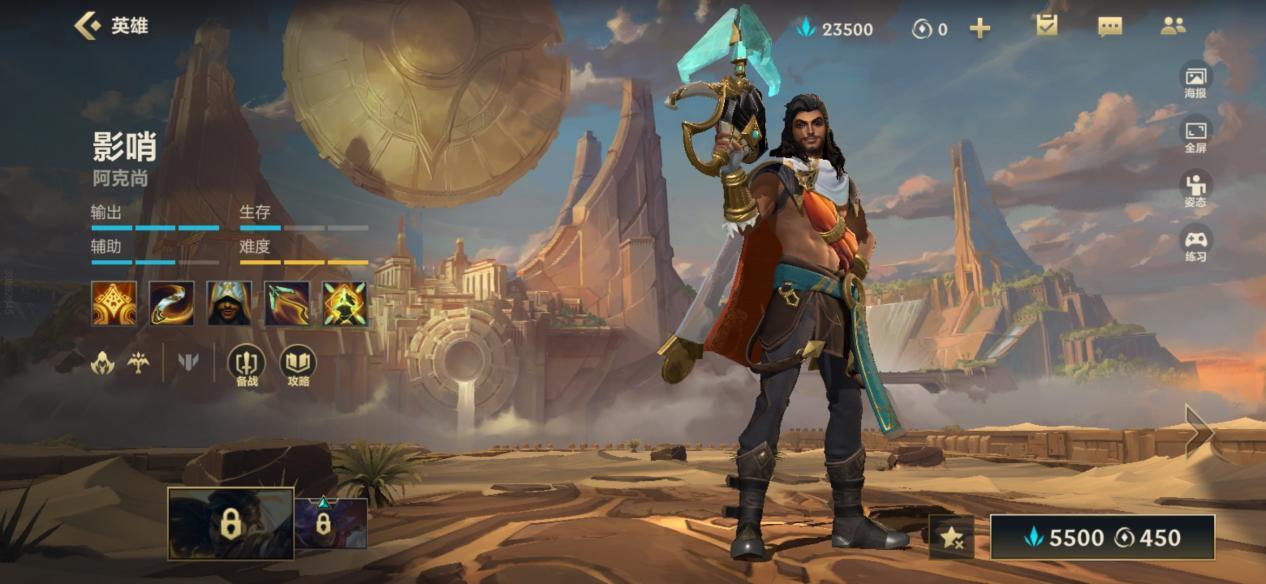Viewport: 1266px width, 584px height.
Task: Select the crosshair ultimate ability icon
Action: (x=344, y=303)
